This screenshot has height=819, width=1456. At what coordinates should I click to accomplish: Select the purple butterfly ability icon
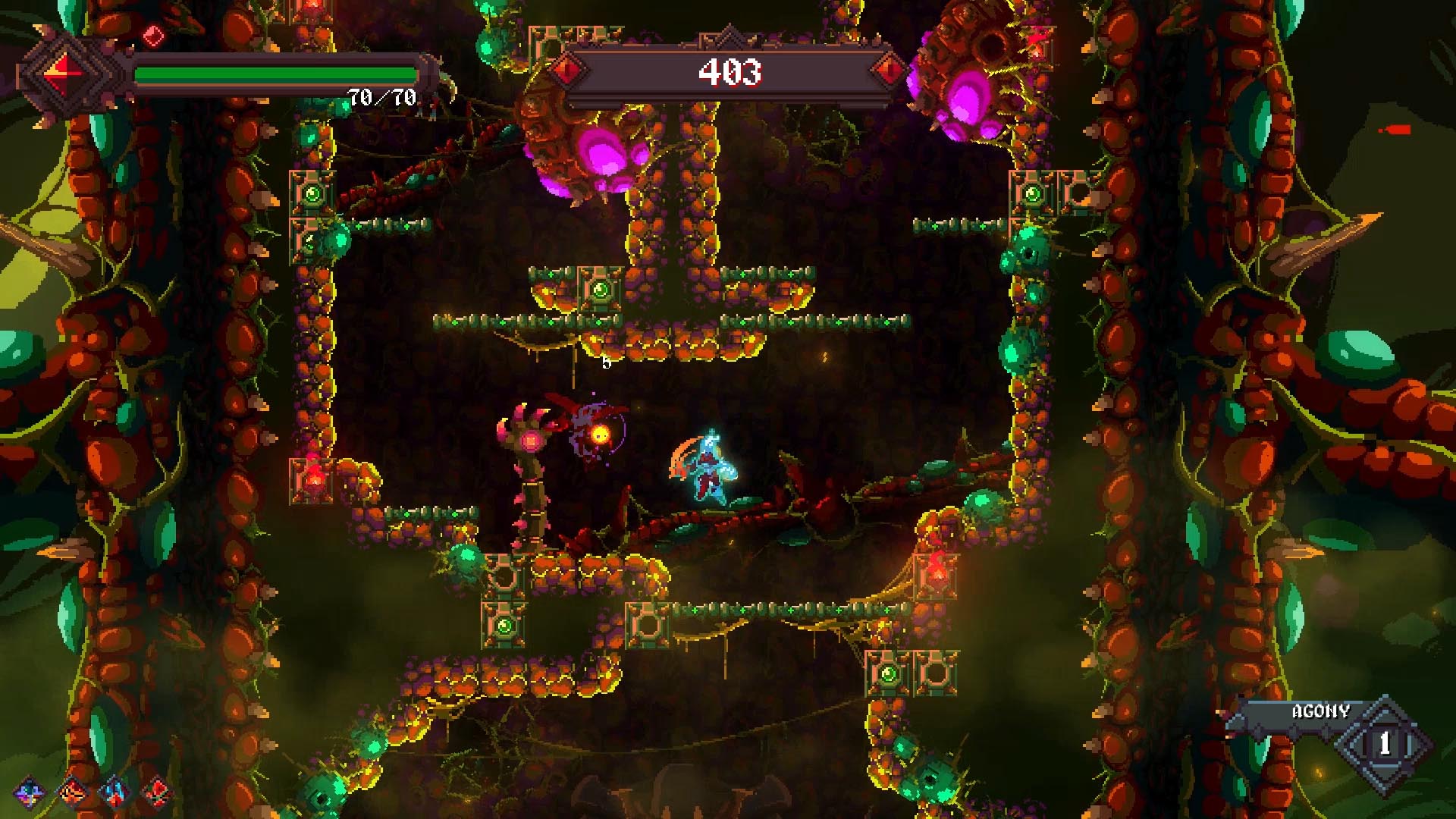tap(29, 792)
